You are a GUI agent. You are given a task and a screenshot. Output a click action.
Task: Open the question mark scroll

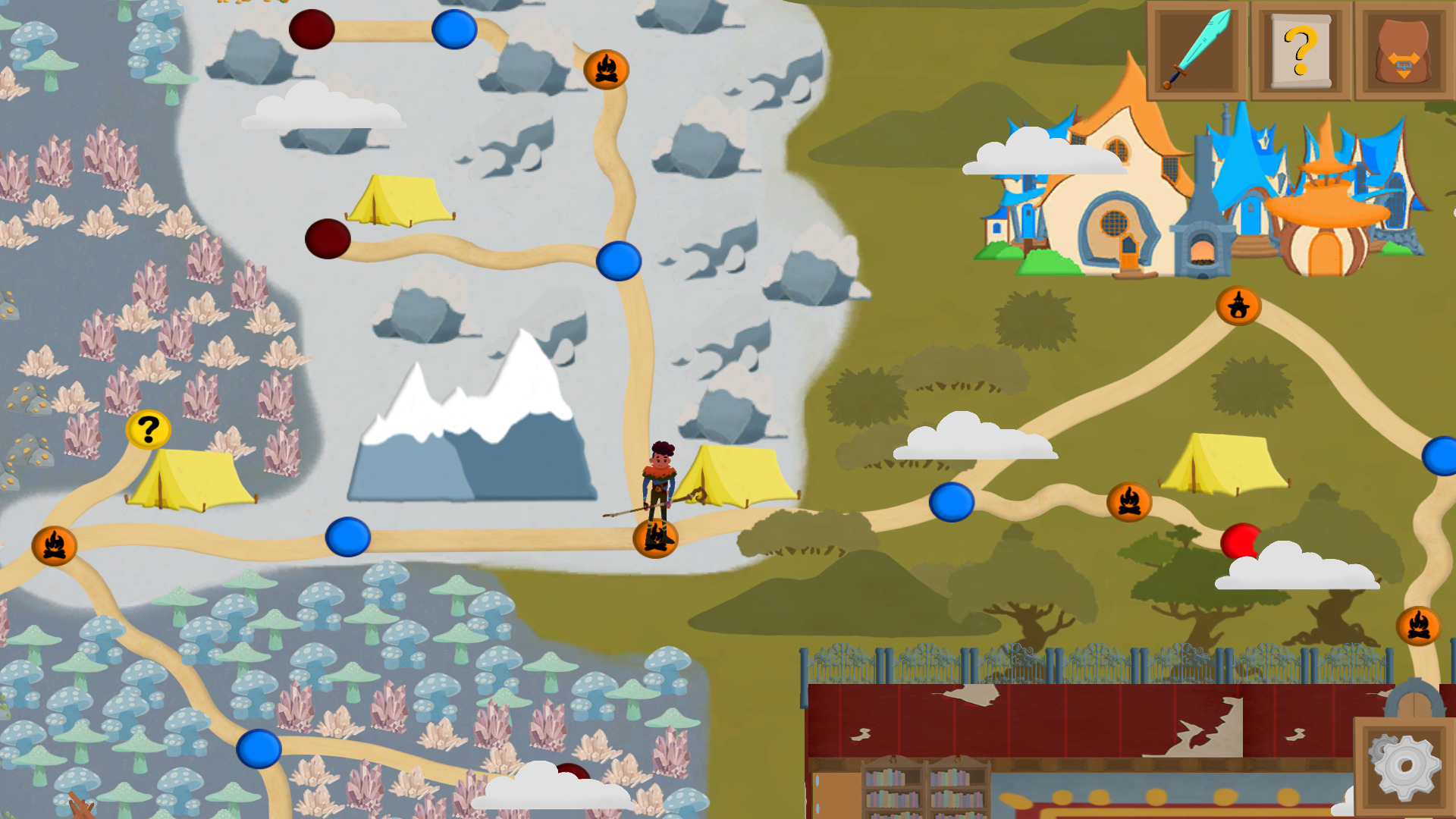(1301, 51)
